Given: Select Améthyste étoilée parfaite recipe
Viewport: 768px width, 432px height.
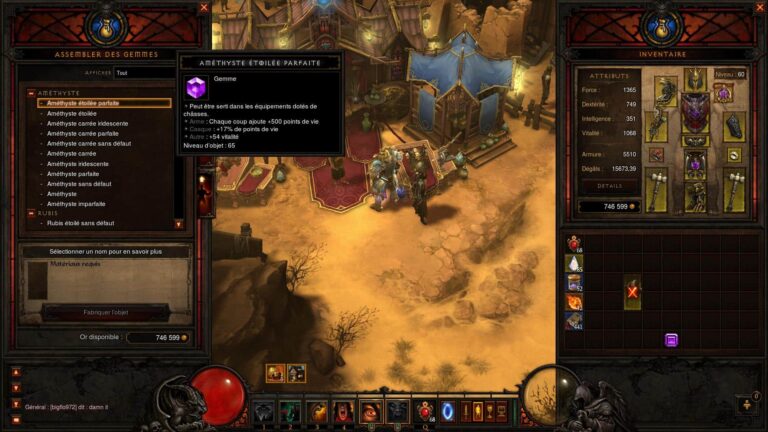Looking at the screenshot, I should click(83, 103).
